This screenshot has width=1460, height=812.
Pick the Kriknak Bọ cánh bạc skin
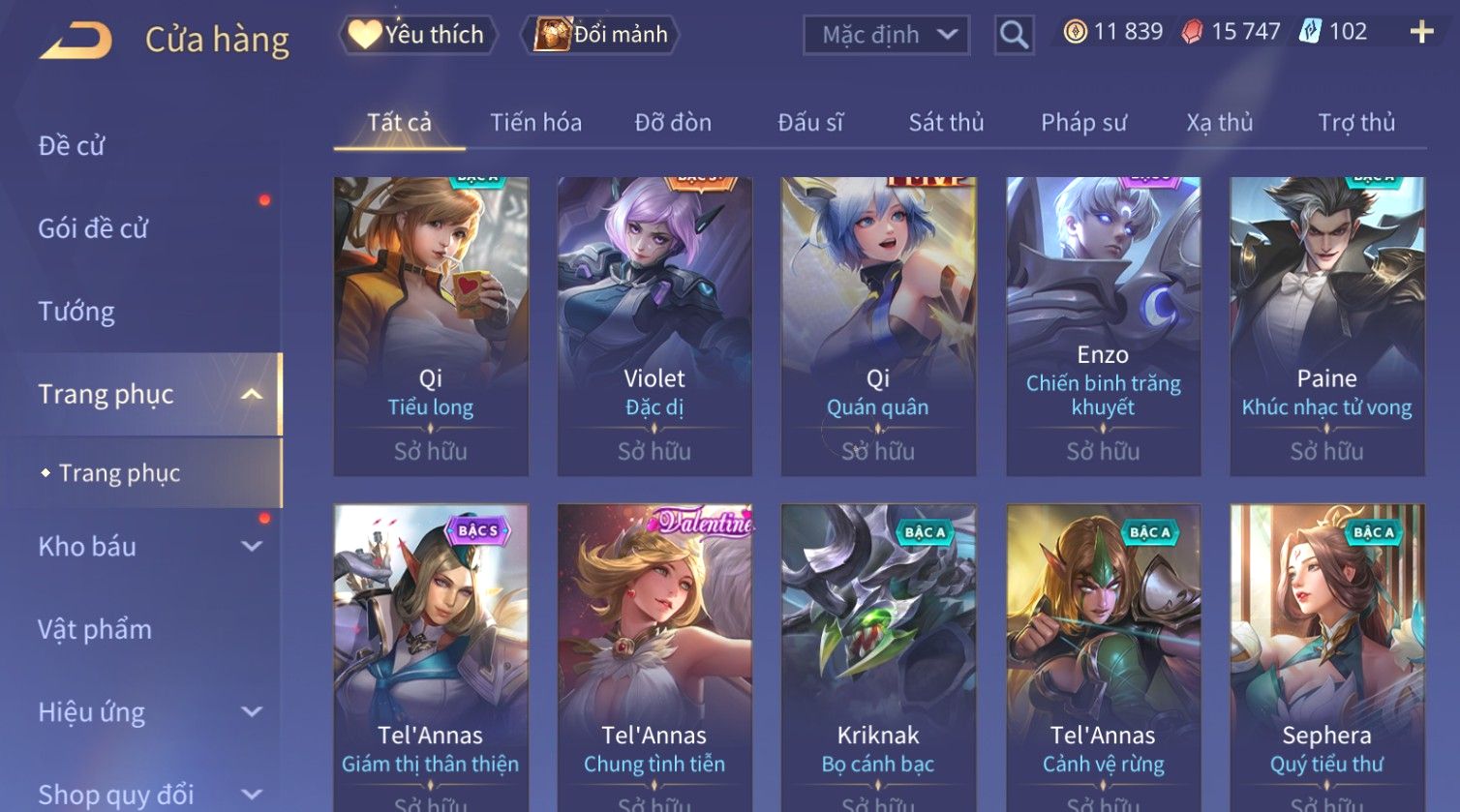point(878,653)
